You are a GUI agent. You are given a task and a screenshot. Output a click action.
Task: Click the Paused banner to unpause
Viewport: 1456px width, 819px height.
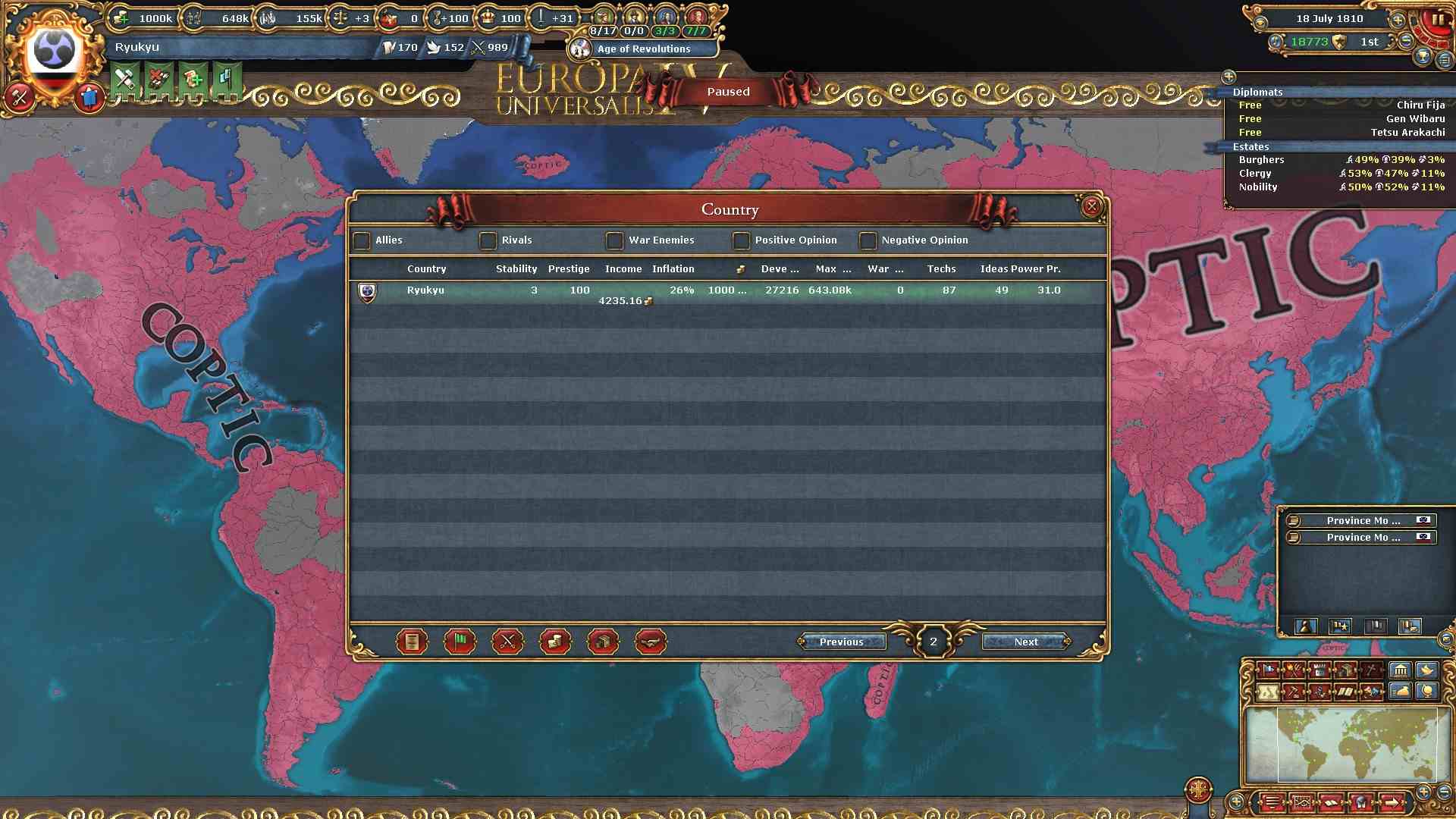pyautogui.click(x=728, y=91)
